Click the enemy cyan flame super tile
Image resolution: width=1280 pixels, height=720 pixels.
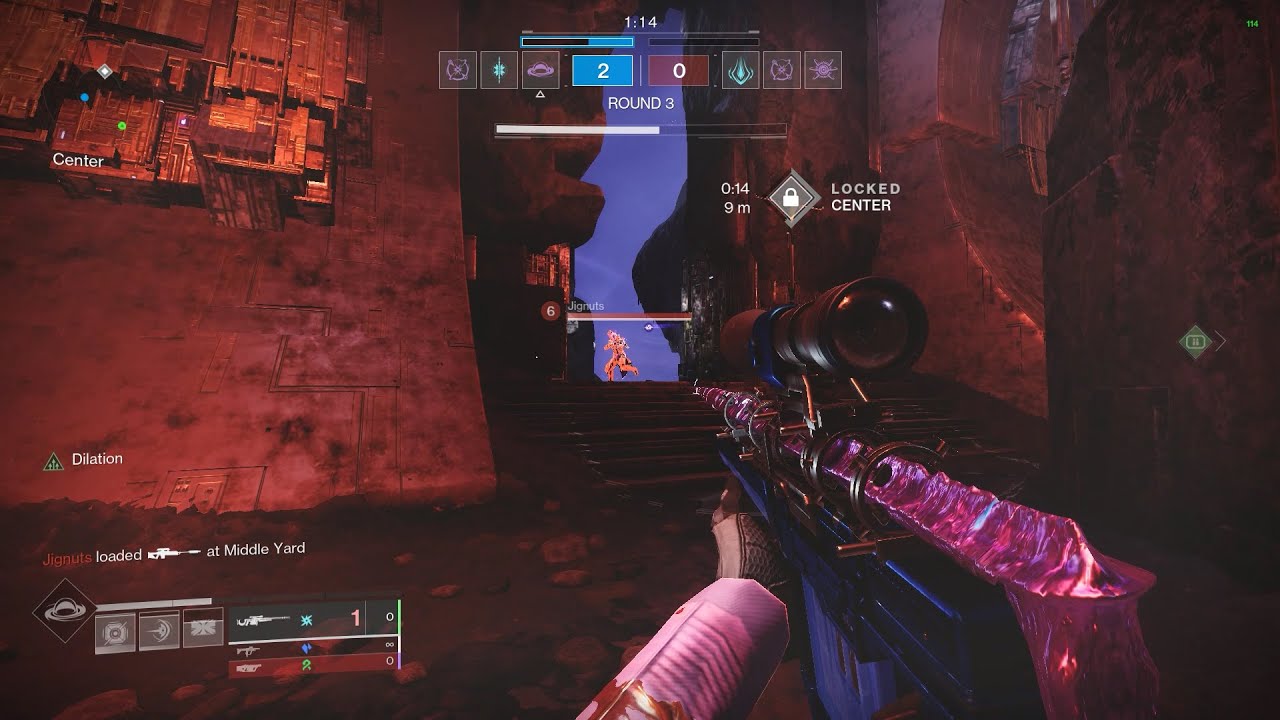pyautogui.click(x=740, y=70)
